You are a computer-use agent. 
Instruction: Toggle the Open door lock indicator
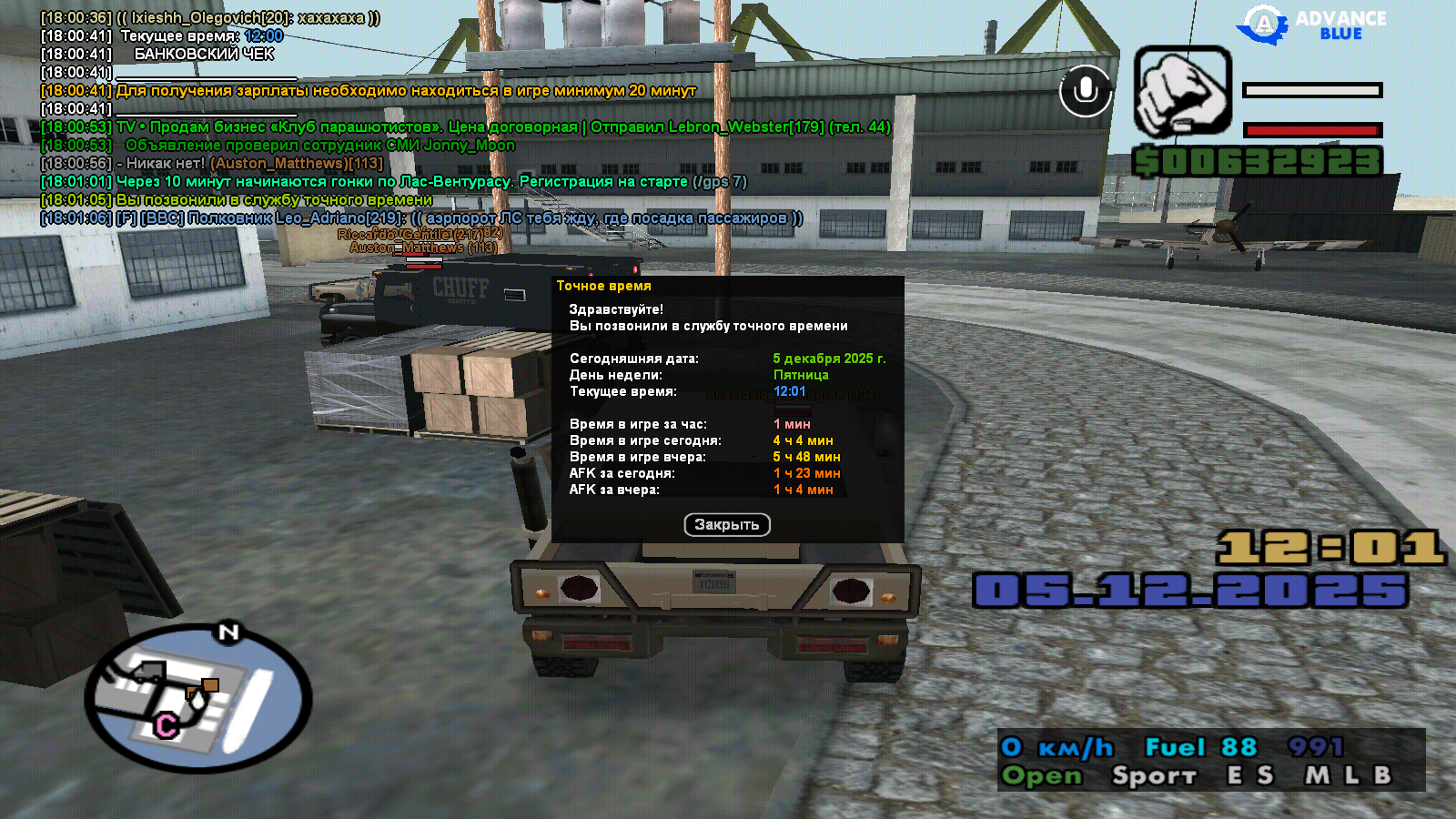1042,776
